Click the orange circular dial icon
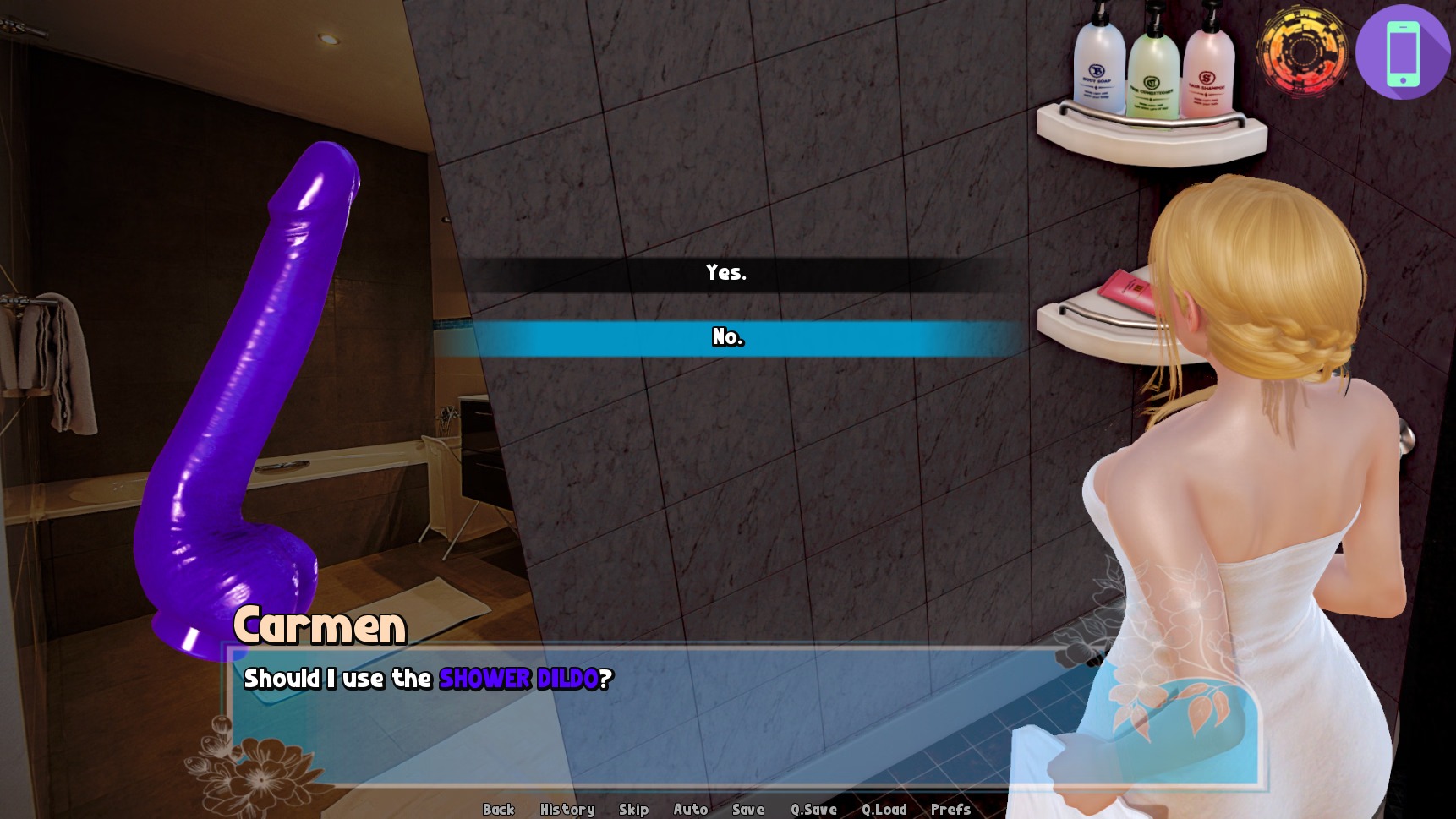The image size is (1456, 819). [1302, 52]
